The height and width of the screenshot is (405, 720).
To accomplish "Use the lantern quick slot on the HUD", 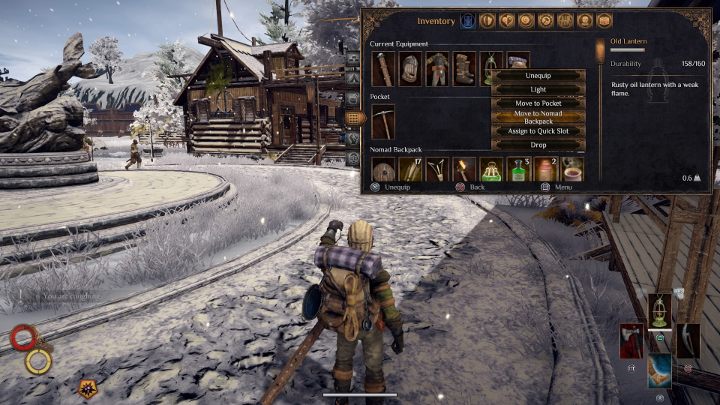I will pyautogui.click(x=661, y=309).
